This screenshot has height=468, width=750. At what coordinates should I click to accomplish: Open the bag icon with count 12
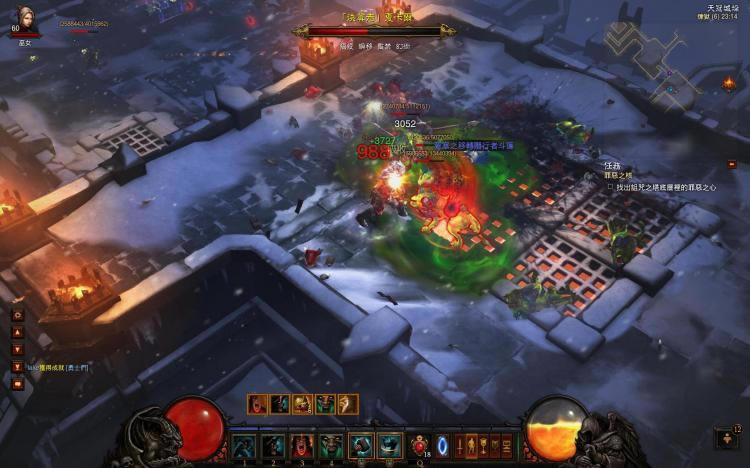pos(726,437)
